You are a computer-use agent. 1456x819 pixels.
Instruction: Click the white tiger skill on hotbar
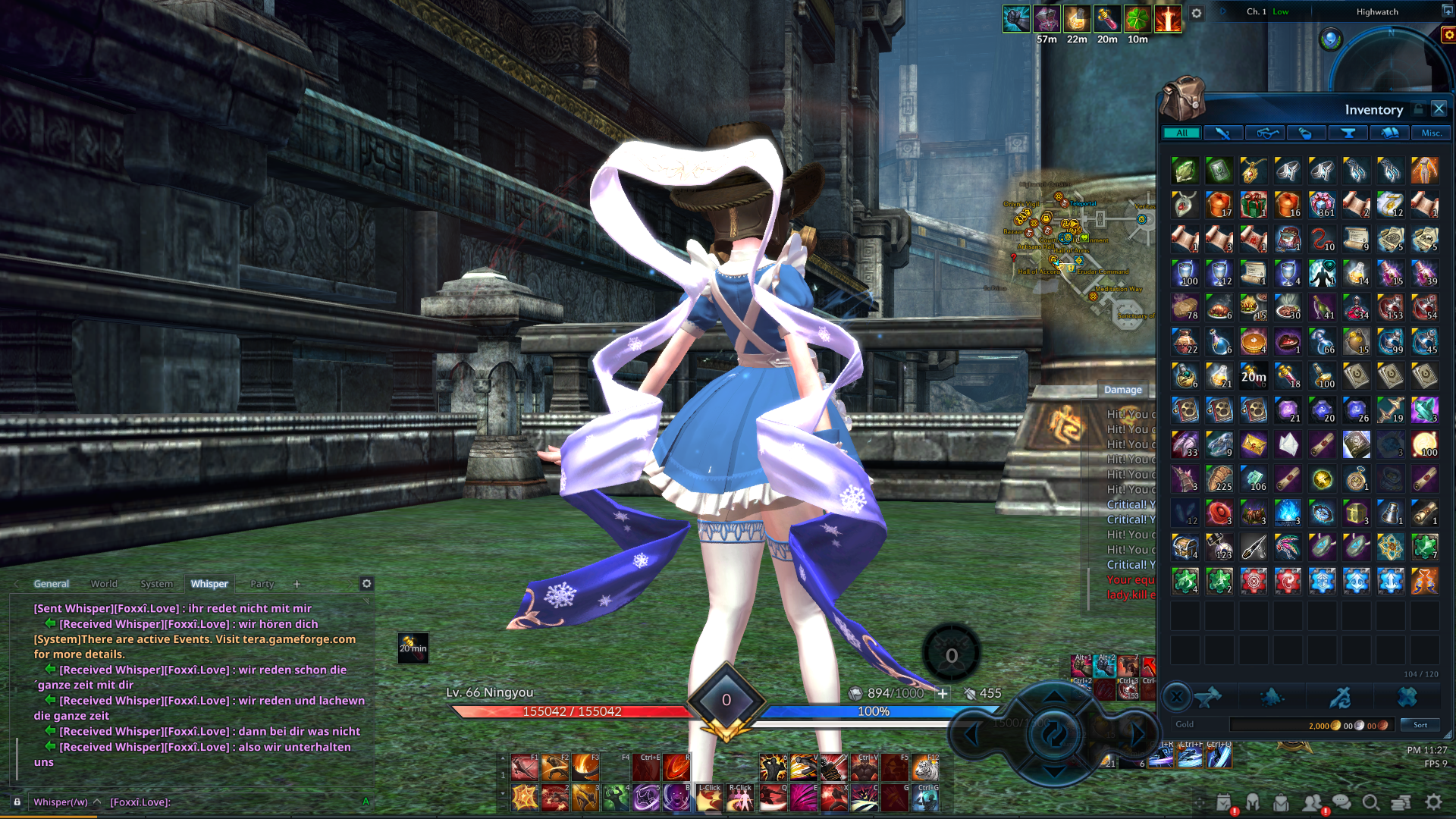click(925, 768)
